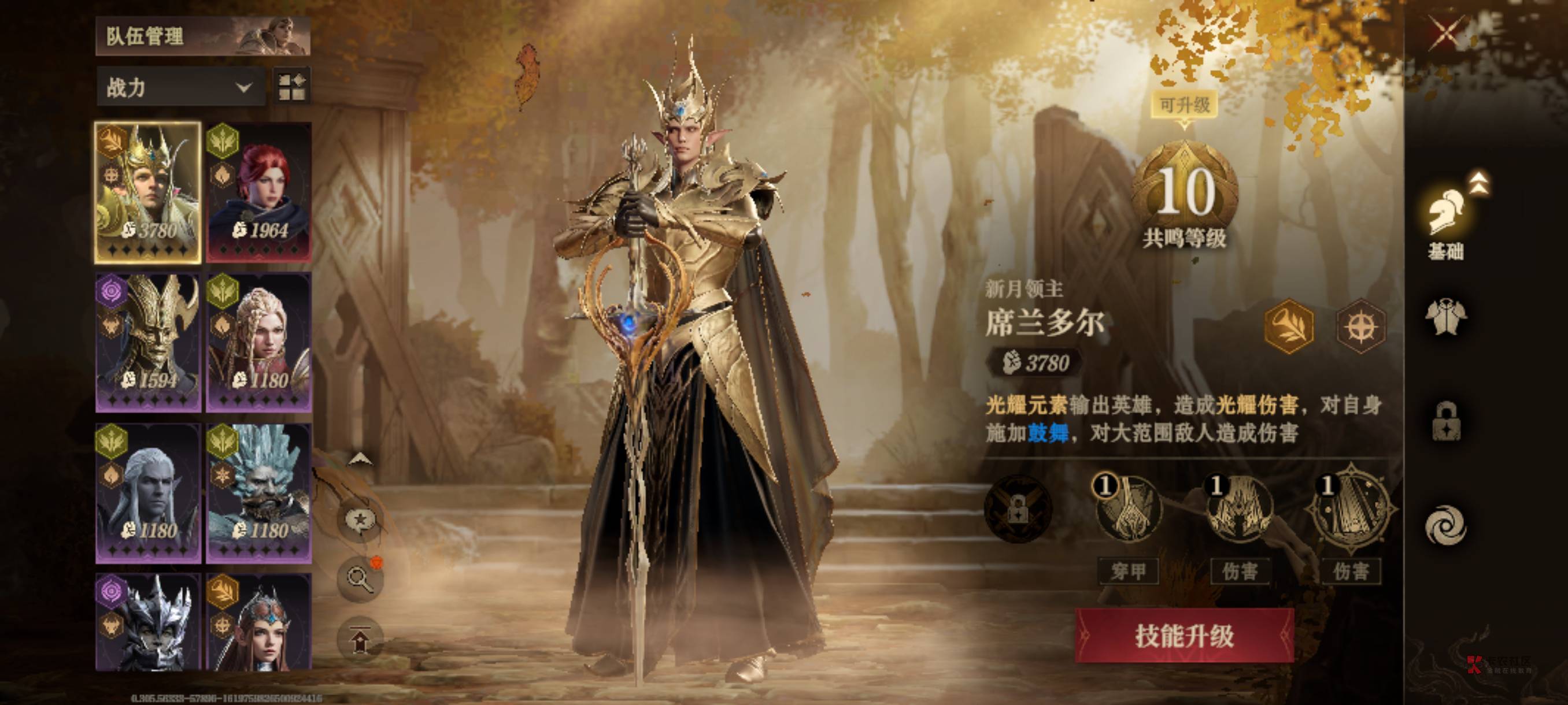Screen dimensions: 1568x705
Task: Open the 战力 sort dropdown
Action: pyautogui.click(x=180, y=88)
